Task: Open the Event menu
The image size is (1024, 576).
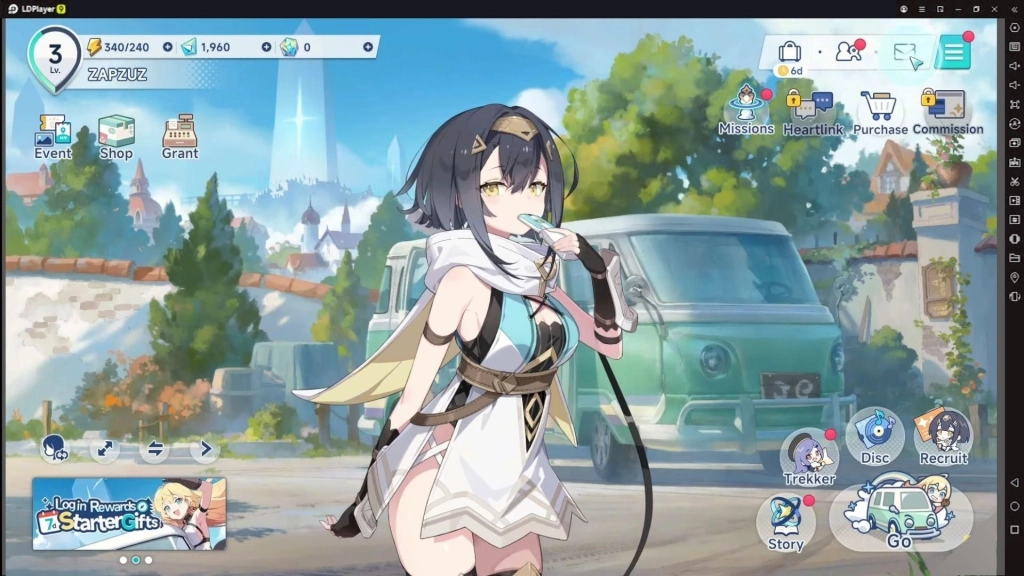Action: click(x=52, y=136)
